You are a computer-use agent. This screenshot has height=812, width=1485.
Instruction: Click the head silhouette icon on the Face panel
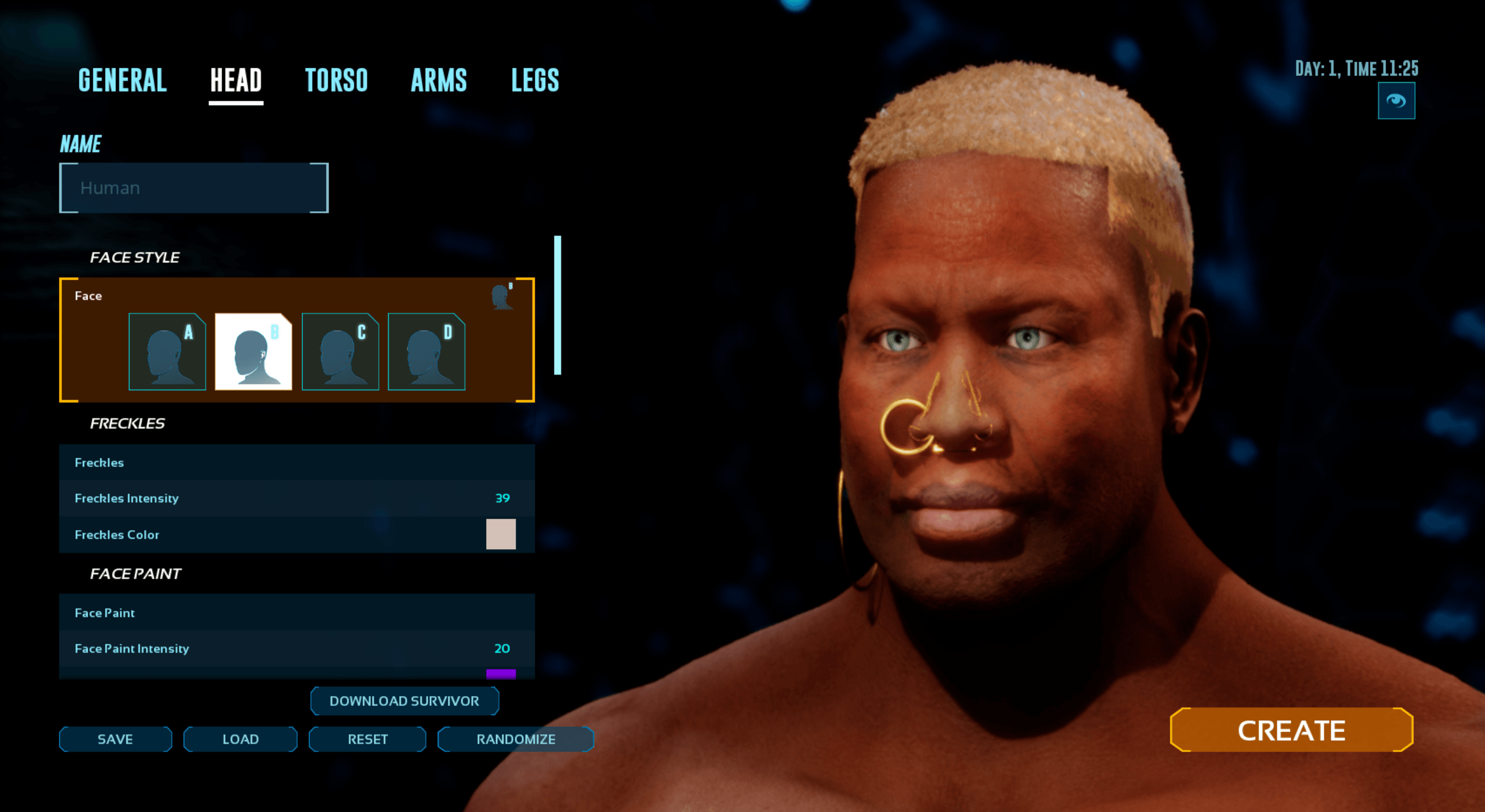(501, 296)
